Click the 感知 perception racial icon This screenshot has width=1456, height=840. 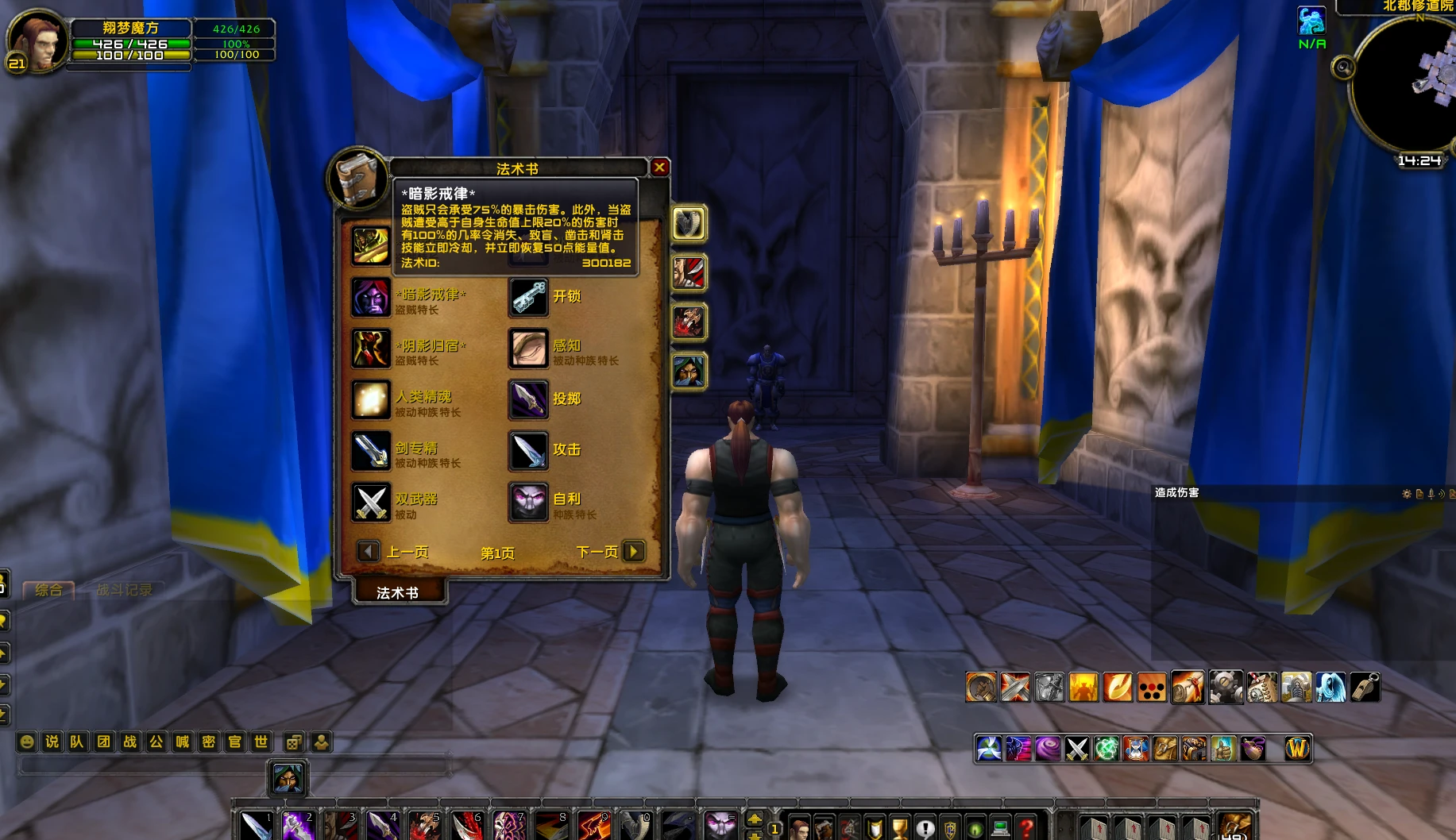click(x=528, y=349)
